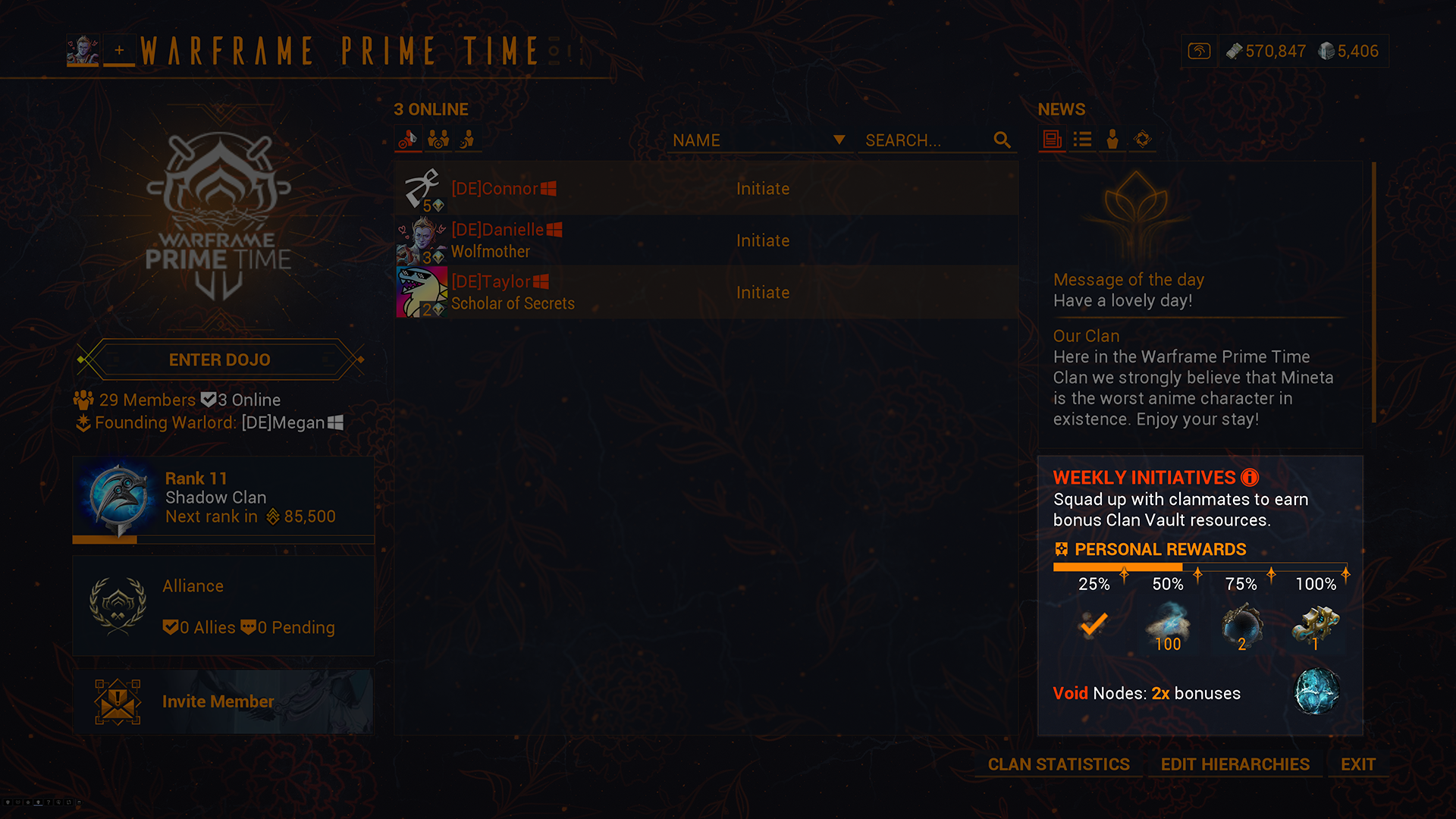Exit the clan screen
This screenshot has height=819, width=1456.
1357,764
